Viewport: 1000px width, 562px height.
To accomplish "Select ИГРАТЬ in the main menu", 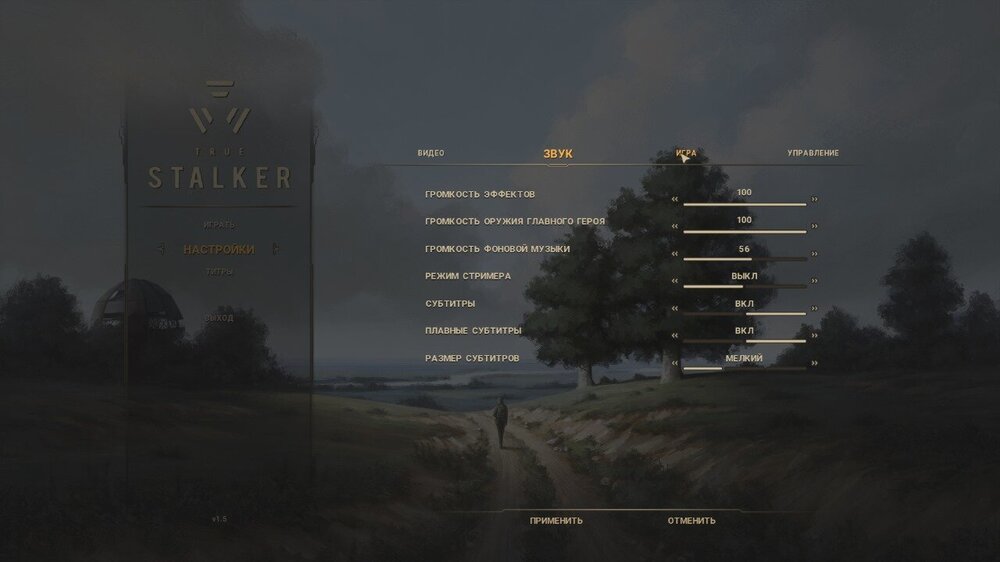I will pyautogui.click(x=219, y=223).
